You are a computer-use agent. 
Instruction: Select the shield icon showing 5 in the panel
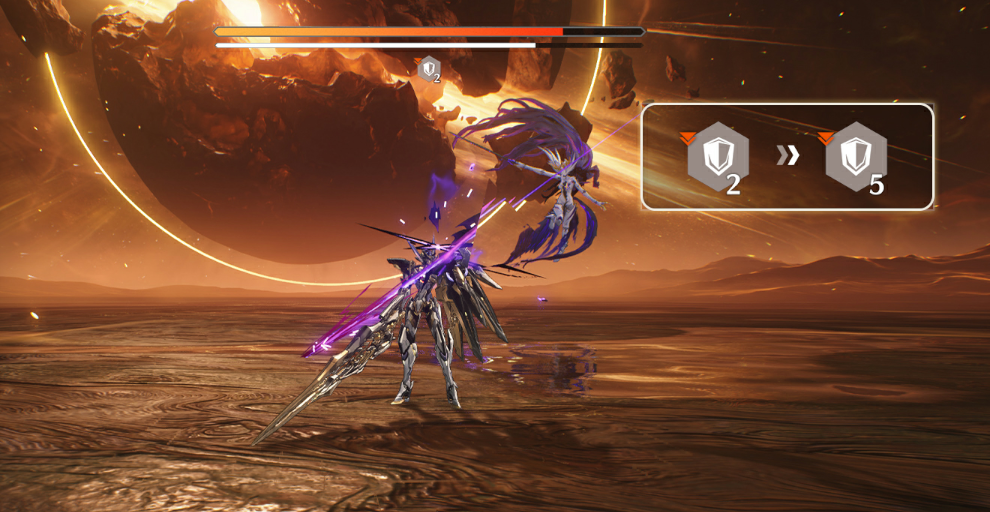(x=856, y=157)
